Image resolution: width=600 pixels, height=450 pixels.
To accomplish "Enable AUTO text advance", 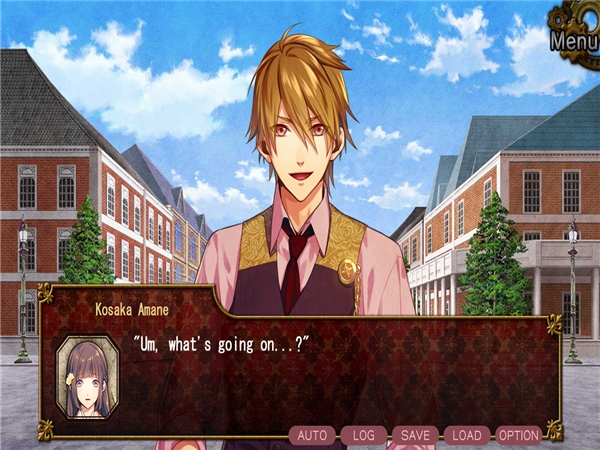I will [314, 435].
